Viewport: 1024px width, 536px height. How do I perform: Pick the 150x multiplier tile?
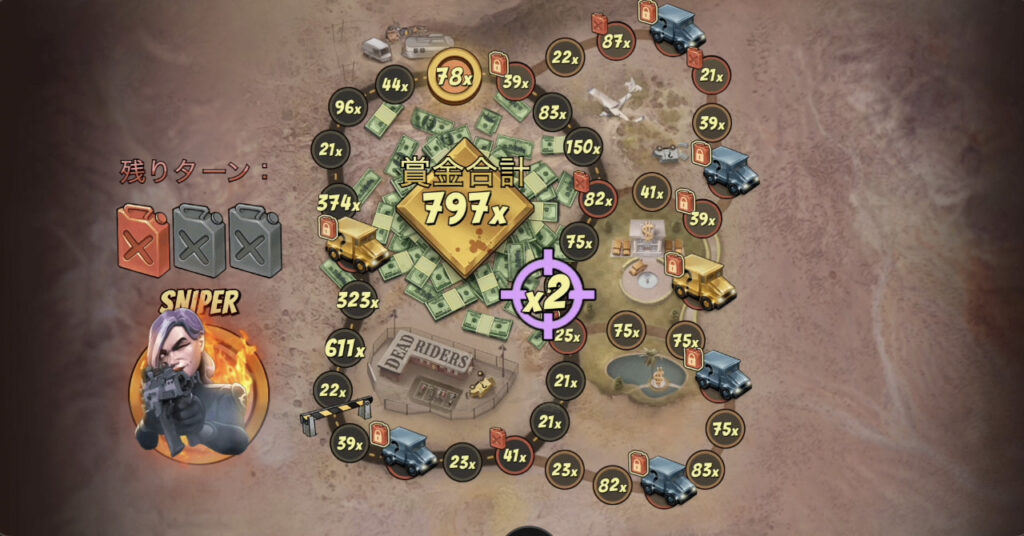click(x=582, y=148)
